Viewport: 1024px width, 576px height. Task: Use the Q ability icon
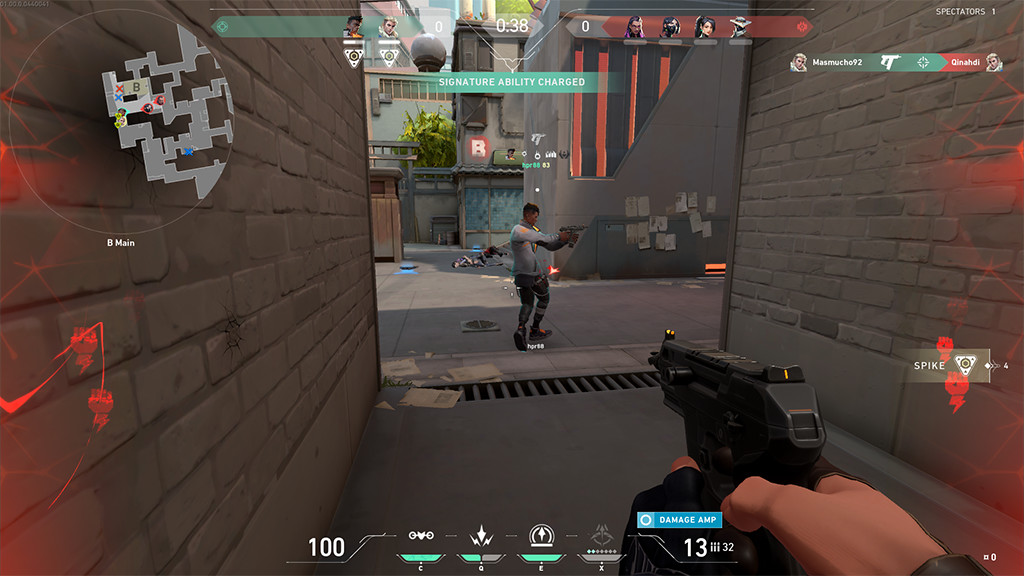click(481, 535)
